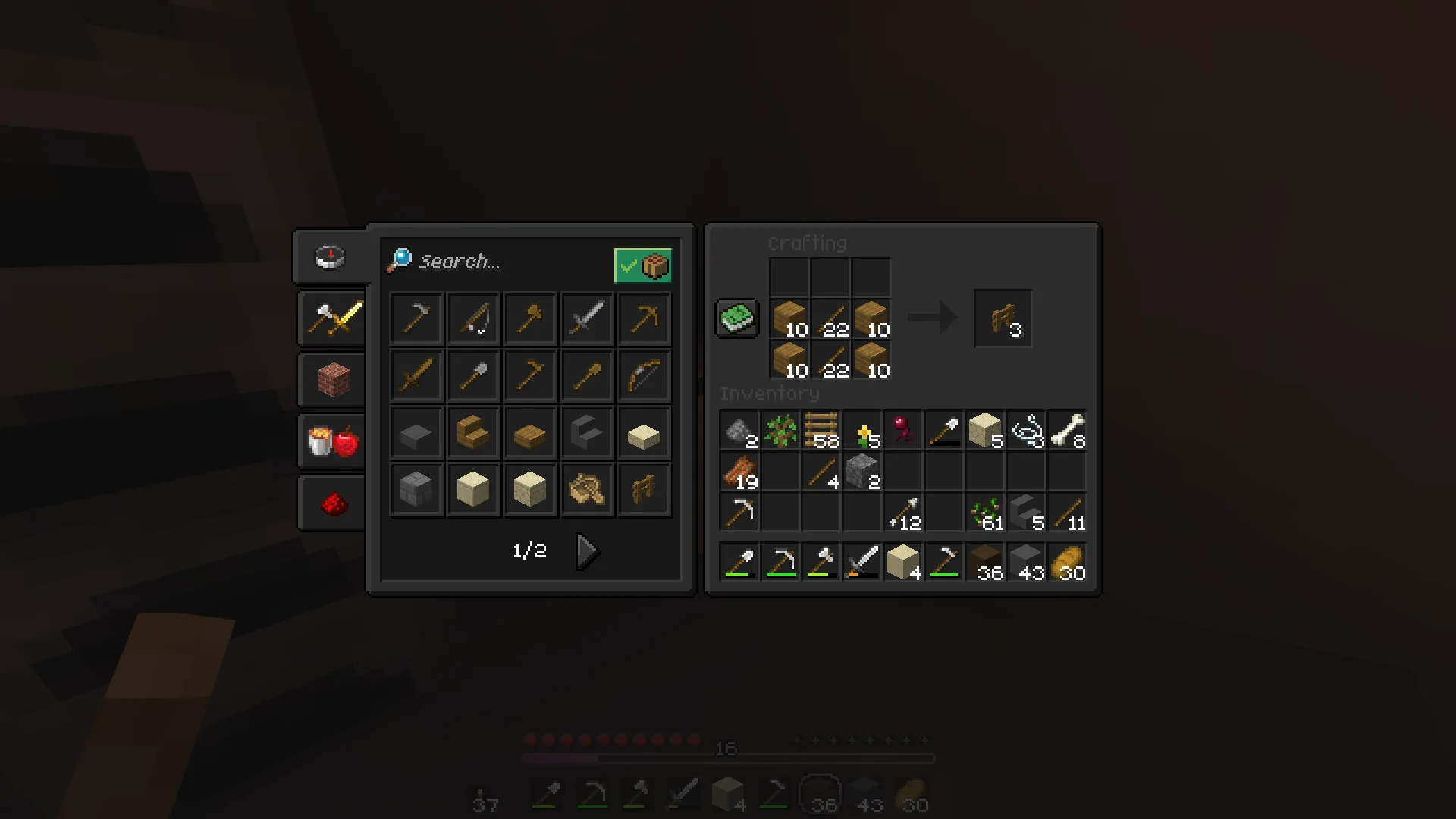This screenshot has width=1456, height=819.
Task: Pick the fishing rod recipe
Action: [x=472, y=319]
